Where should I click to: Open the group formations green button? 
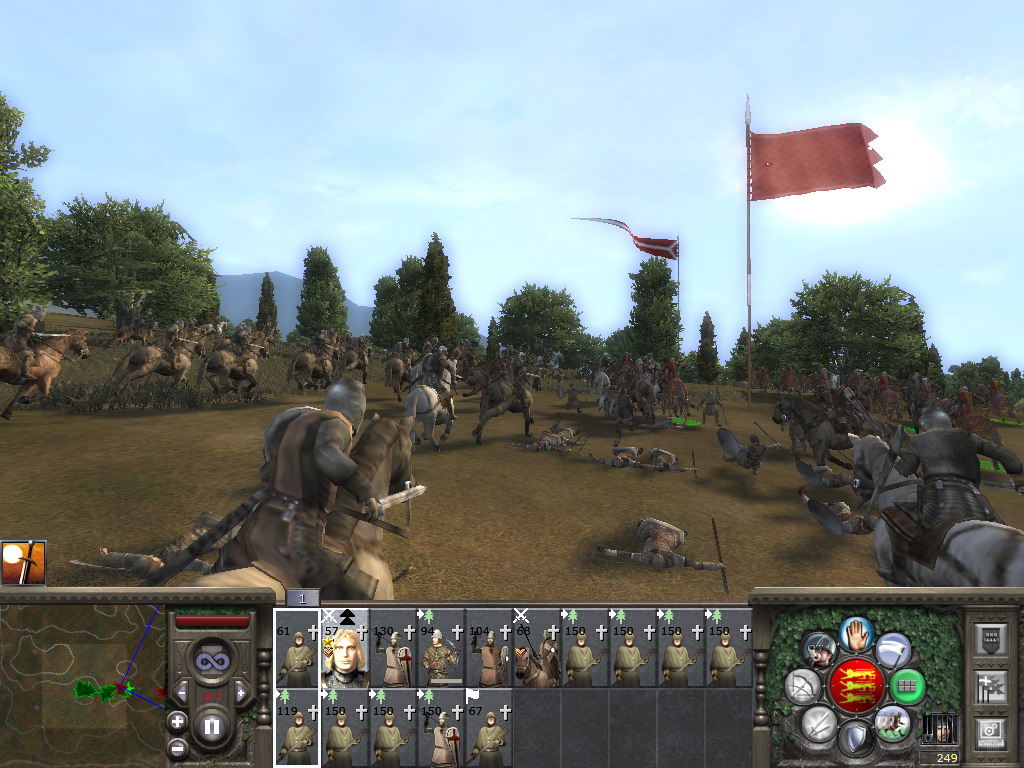coord(908,686)
